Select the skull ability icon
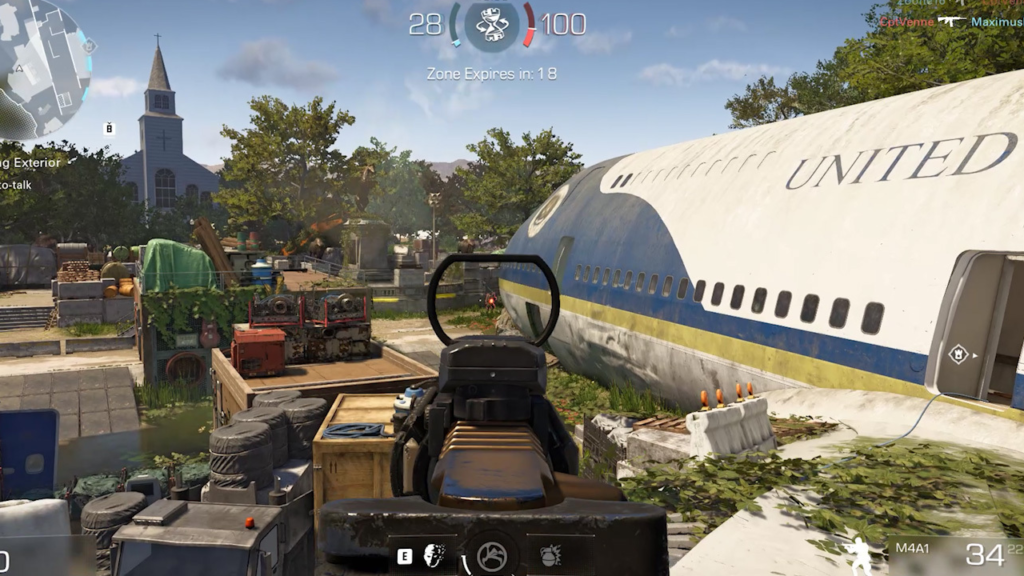This screenshot has height=576, width=1024. [434, 555]
